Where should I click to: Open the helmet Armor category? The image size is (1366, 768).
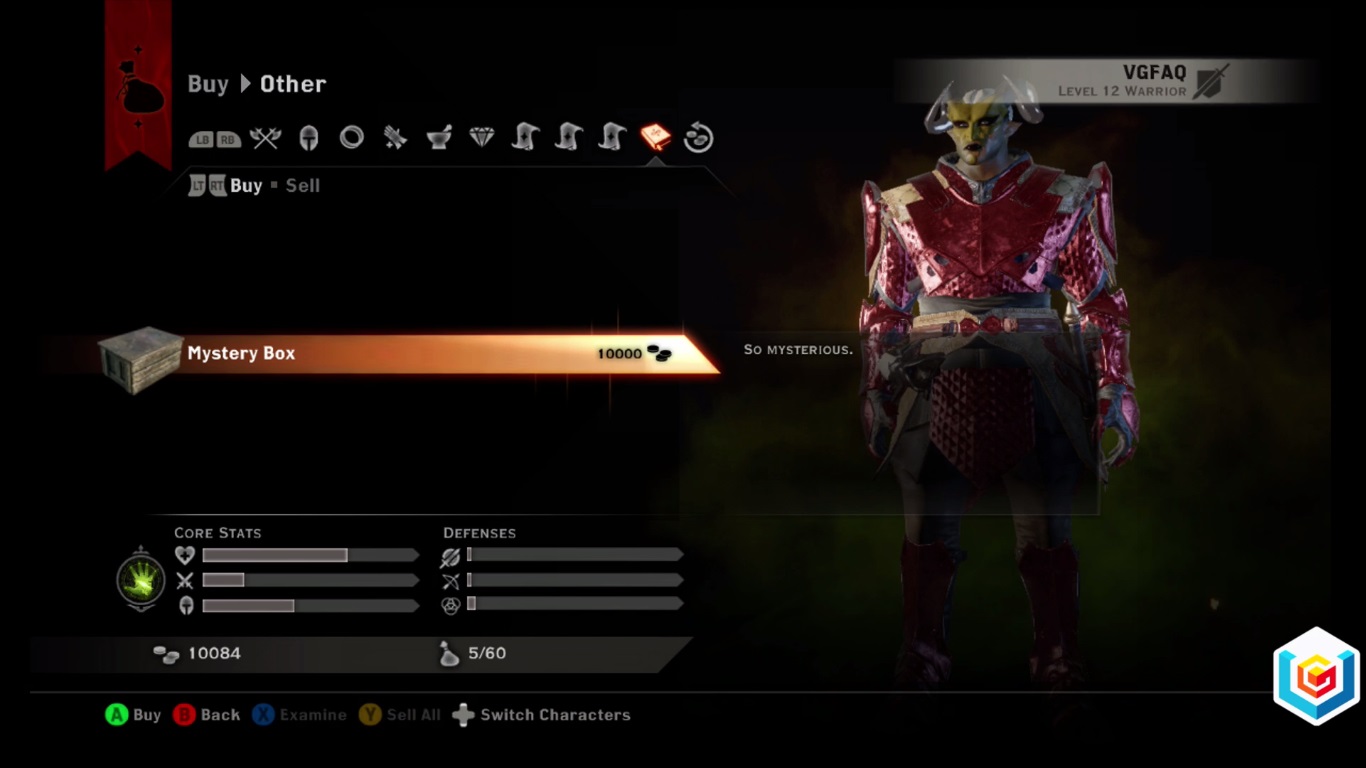pos(308,138)
